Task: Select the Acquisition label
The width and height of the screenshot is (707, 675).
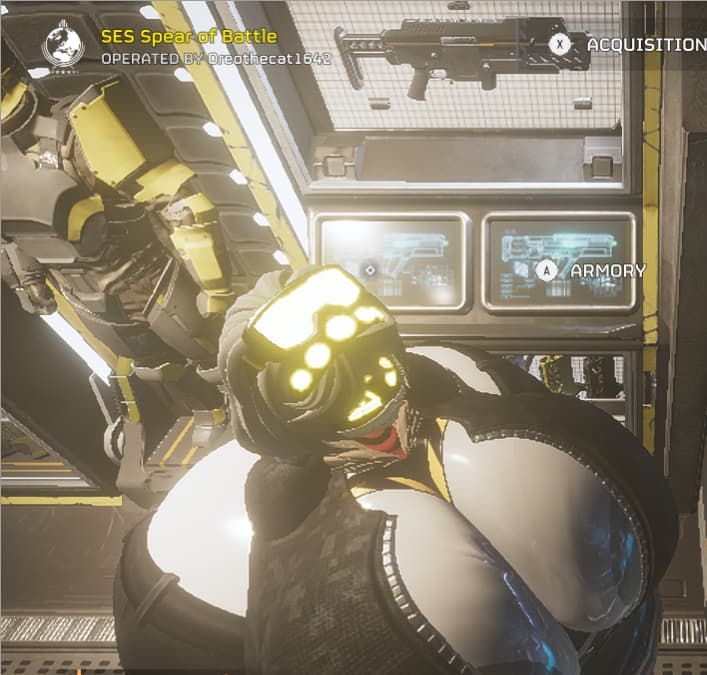Action: (x=645, y=45)
